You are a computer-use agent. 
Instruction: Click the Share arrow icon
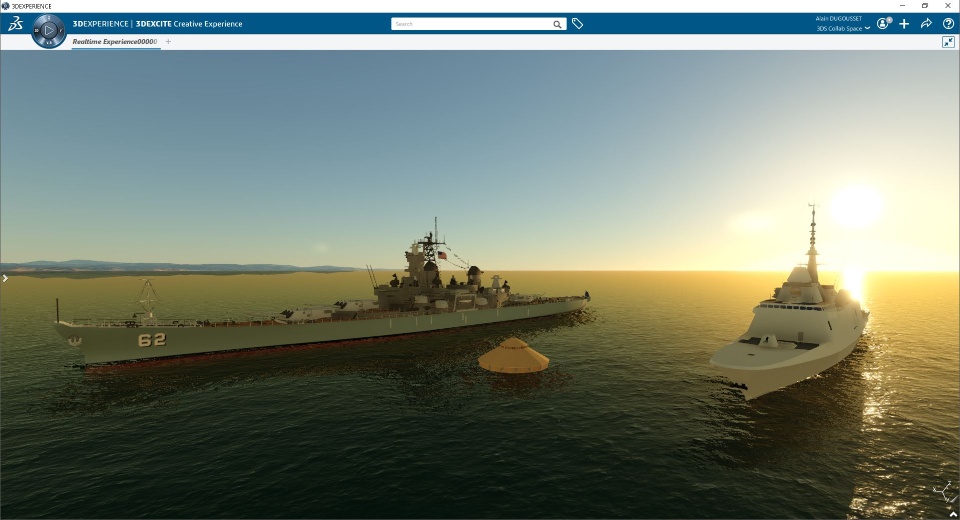tap(926, 23)
